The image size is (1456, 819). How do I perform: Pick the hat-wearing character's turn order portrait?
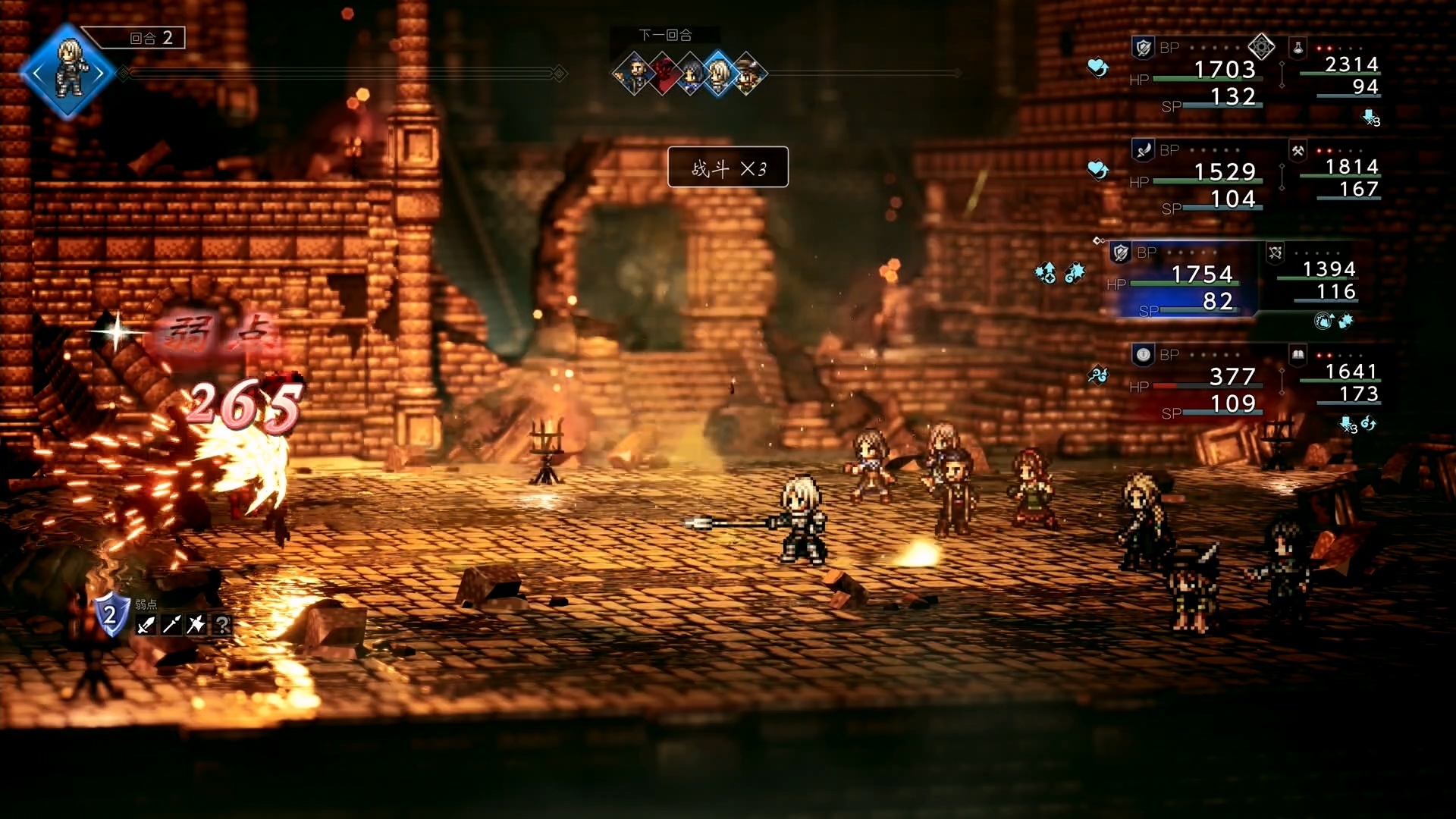coord(747,74)
